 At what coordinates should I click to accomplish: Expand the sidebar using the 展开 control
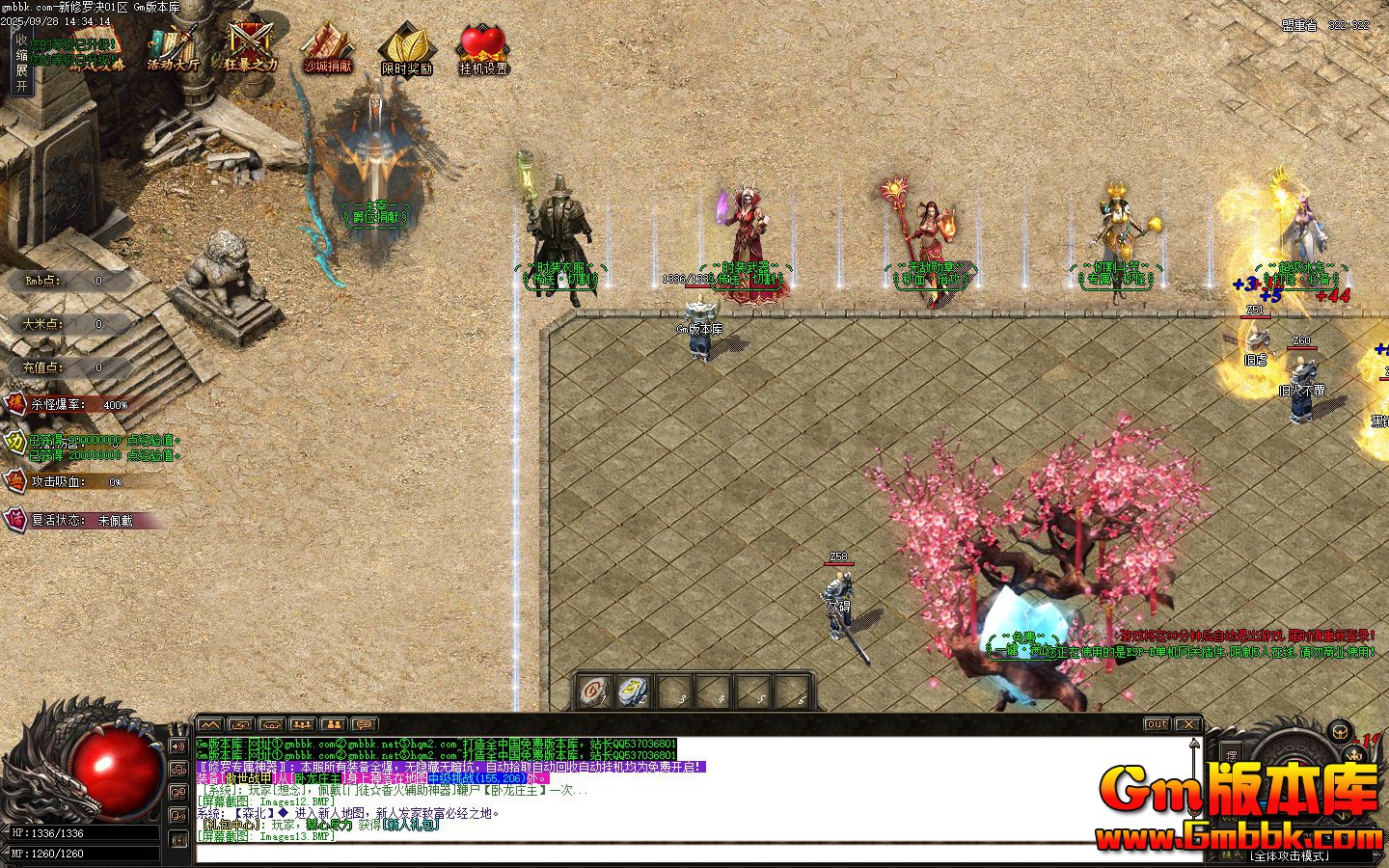[x=20, y=77]
